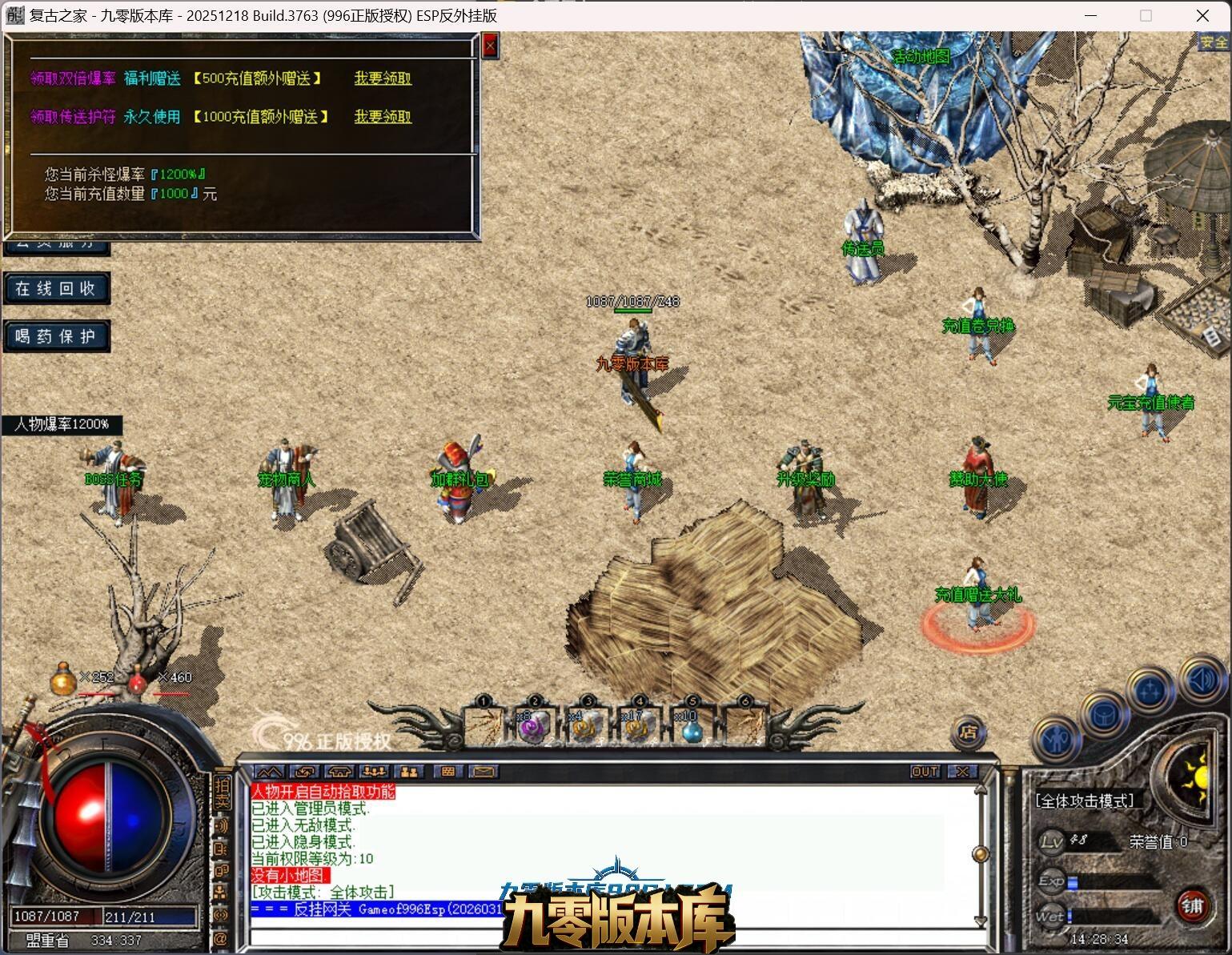Viewport: 1232px width, 955px height.
Task: Change the 全体攻击模式 attack mode label
Action: coord(1085,801)
